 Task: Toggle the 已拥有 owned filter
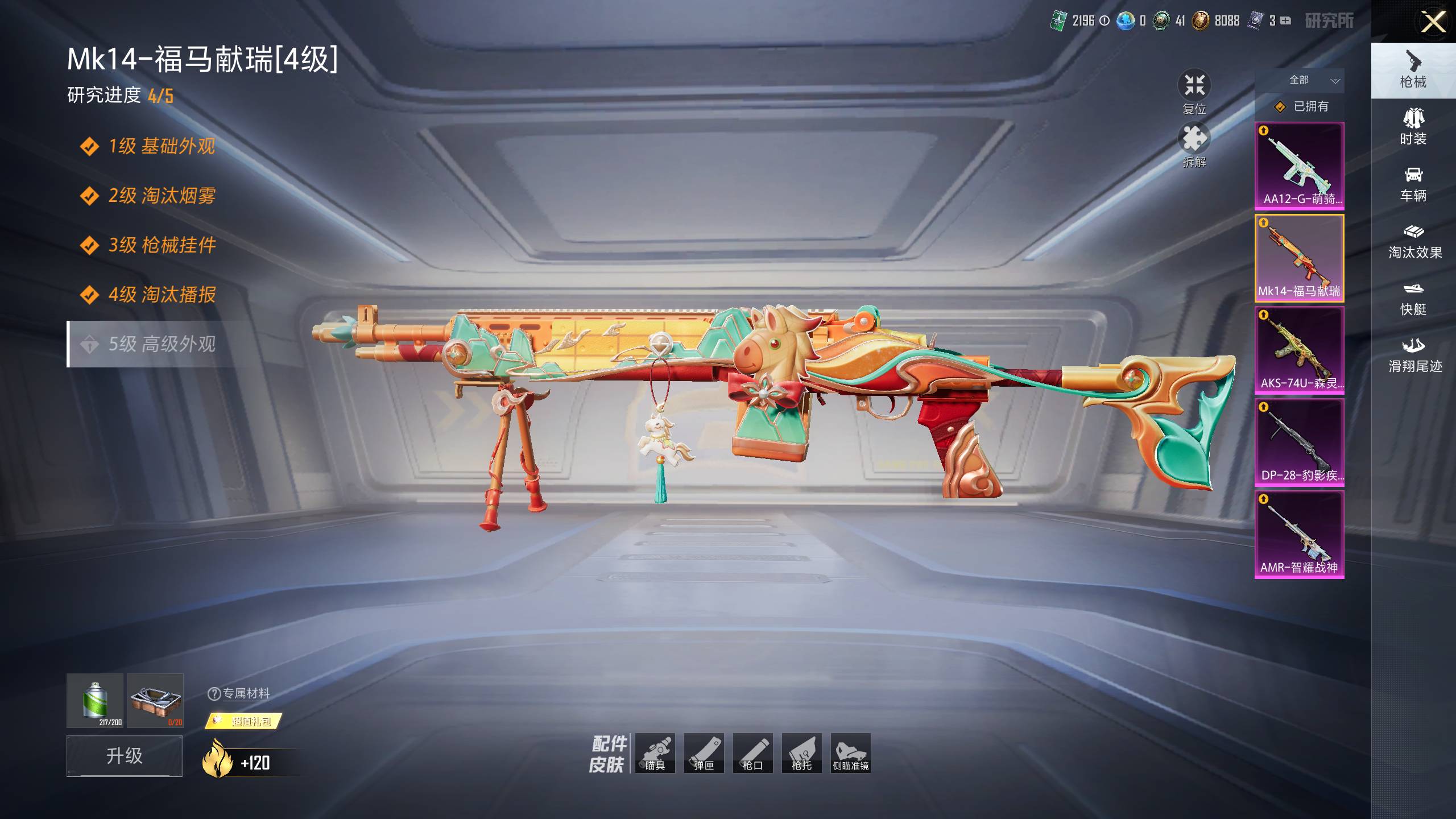pyautogui.click(x=1301, y=106)
